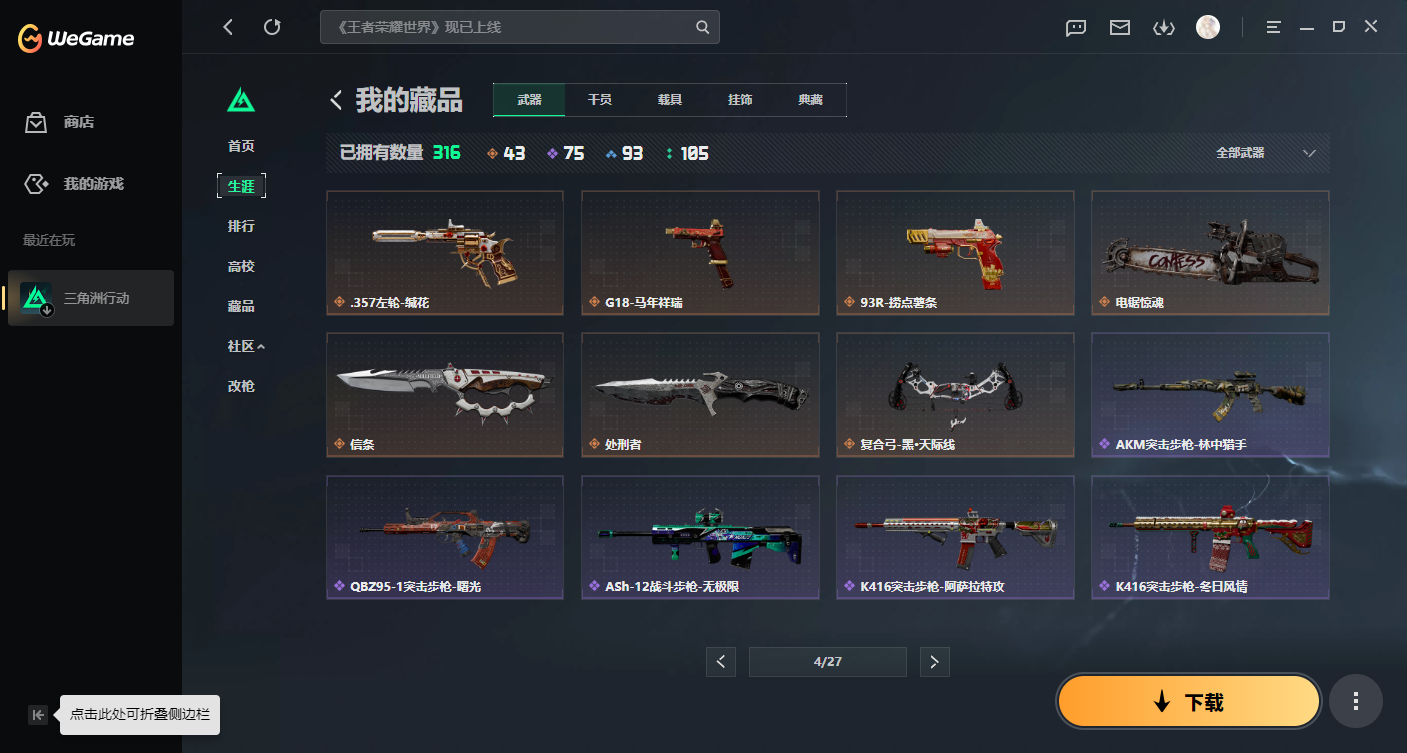Open the message chat icon in title bar
This screenshot has height=753, width=1407.
pos(1075,28)
